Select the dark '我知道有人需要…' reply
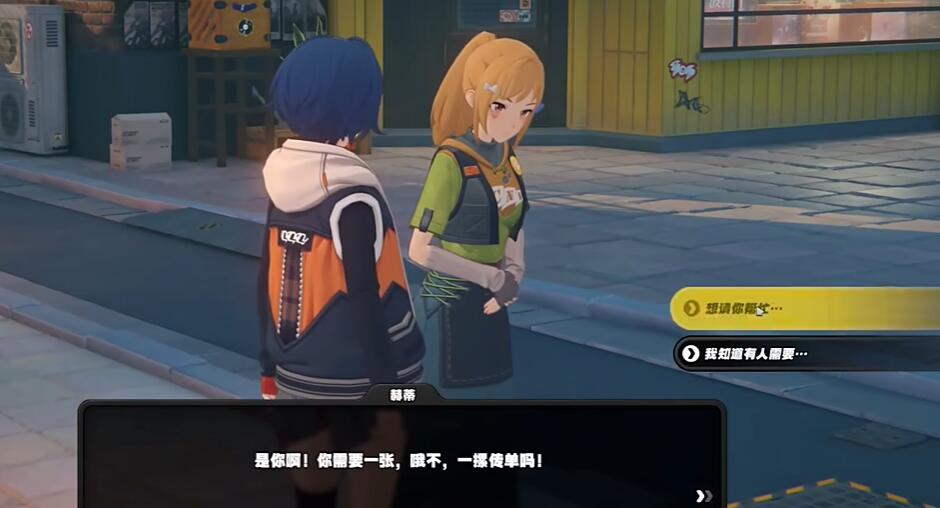The width and height of the screenshot is (940, 508). [x=800, y=353]
